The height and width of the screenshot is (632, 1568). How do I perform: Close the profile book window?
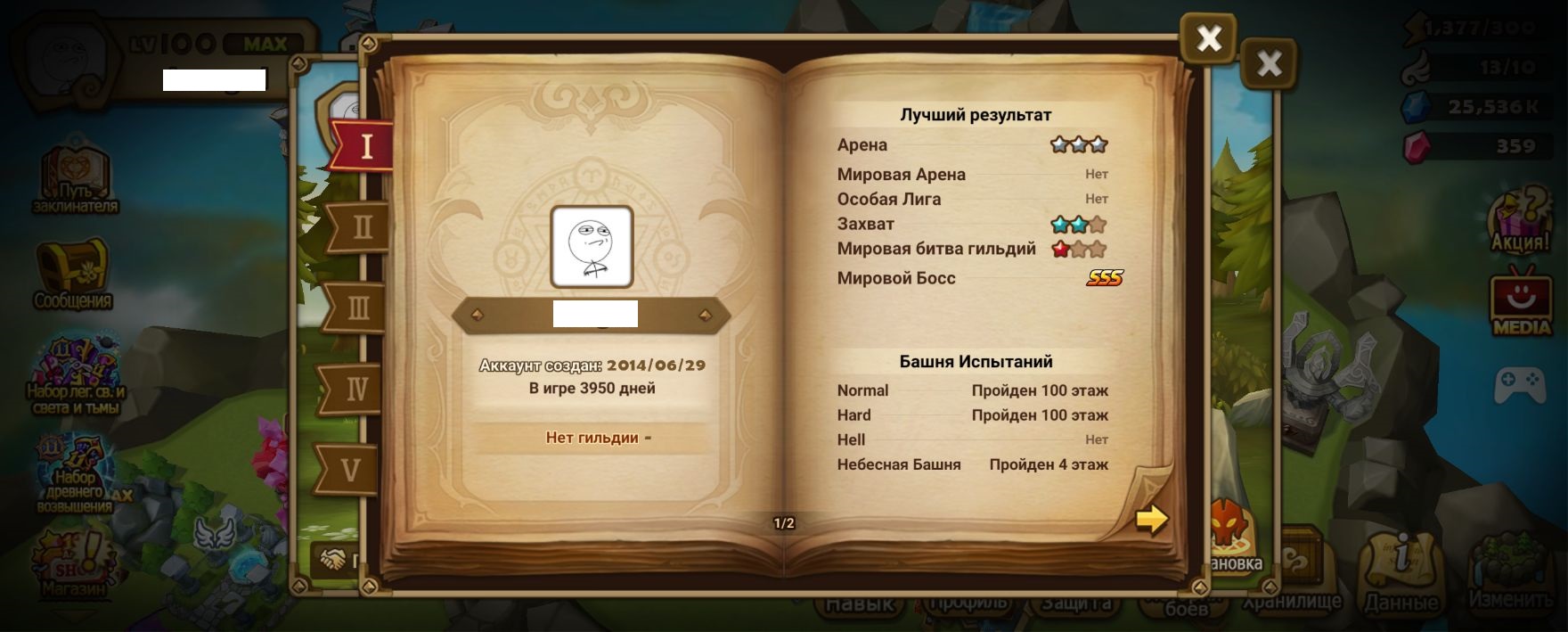coord(1208,38)
